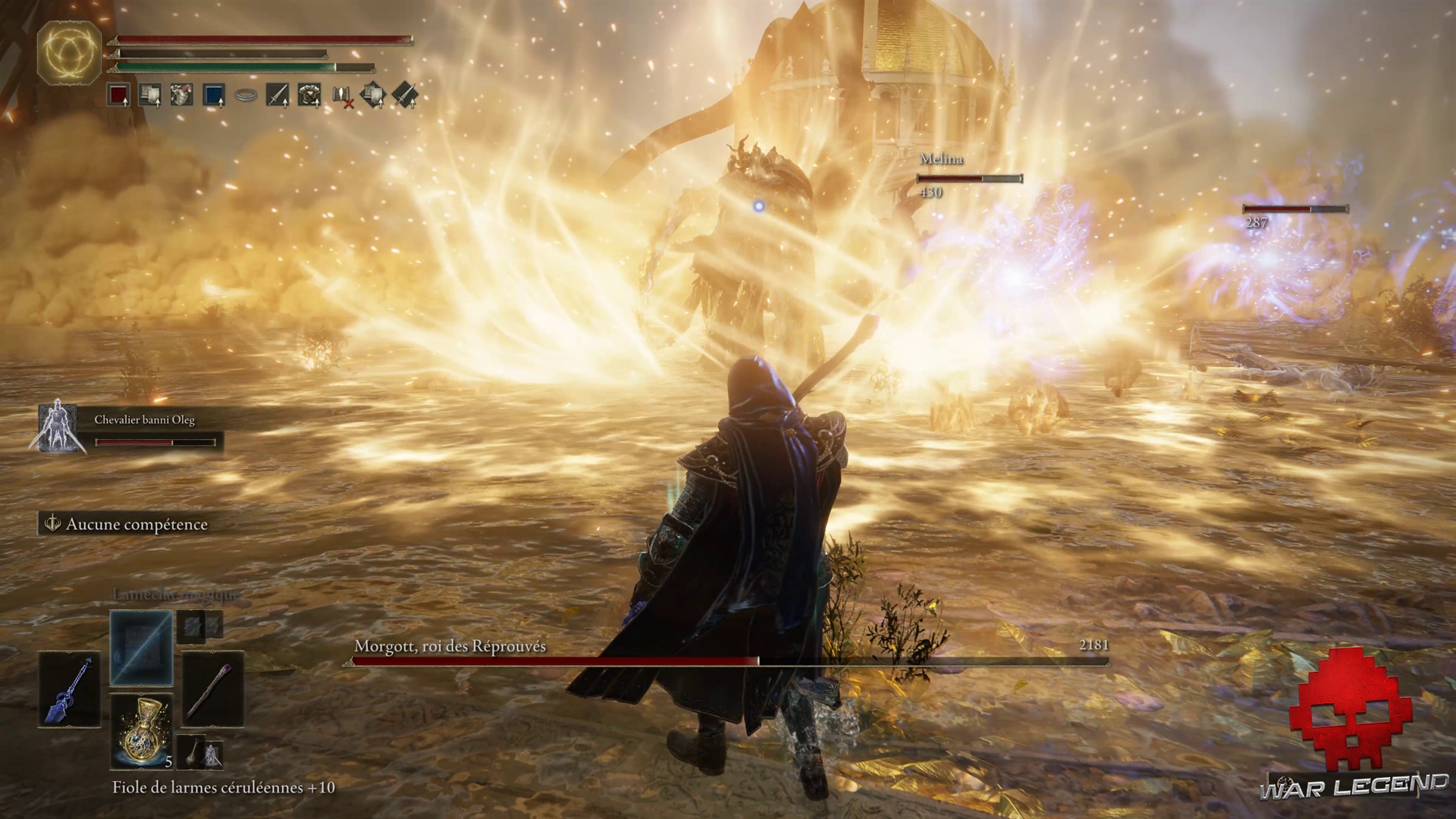This screenshot has width=1456, height=819.
Task: Click the golden rune emblem icon
Action: pos(69,52)
